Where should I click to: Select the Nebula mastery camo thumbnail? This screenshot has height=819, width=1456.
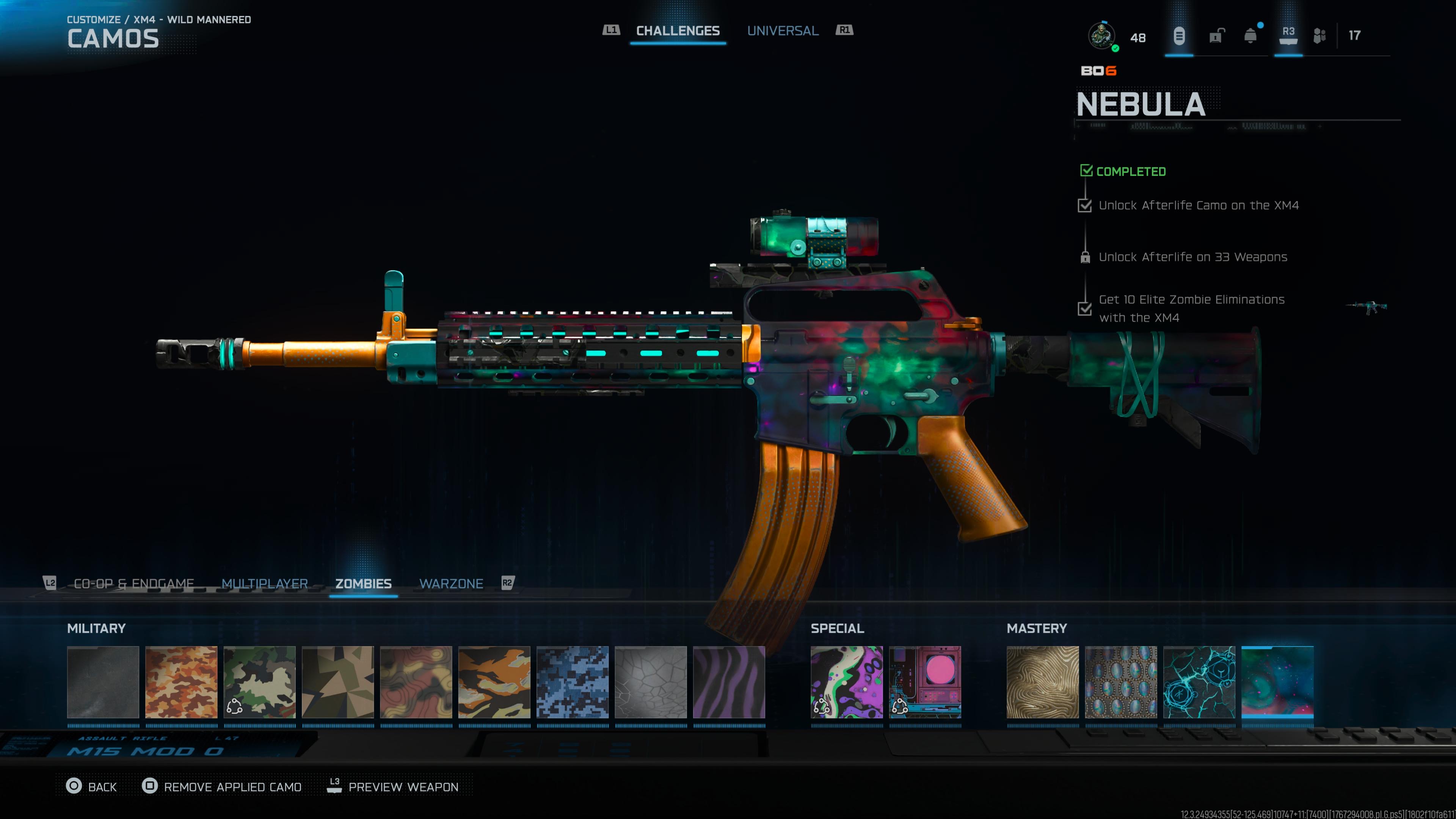click(x=1277, y=682)
